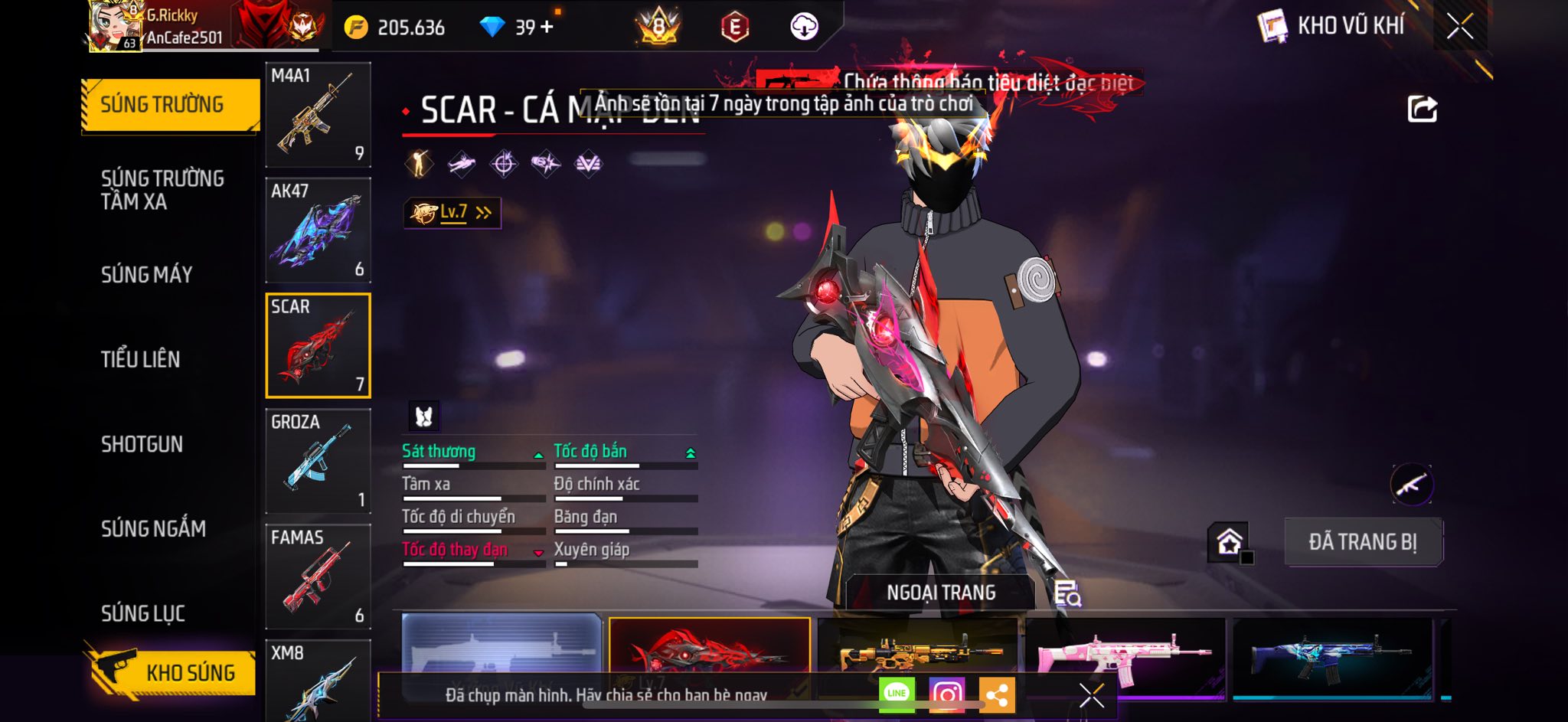Select the FAMAS weapon tile
This screenshot has height=722, width=1568.
point(318,577)
